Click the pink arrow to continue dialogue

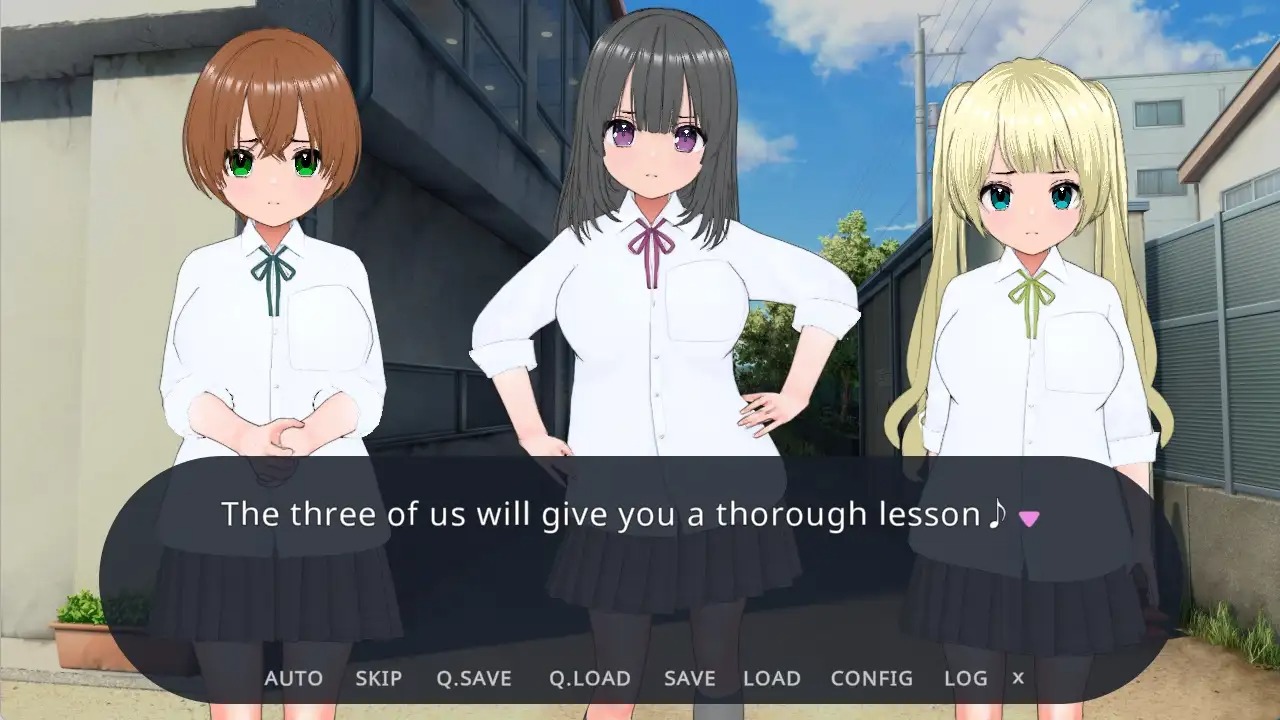coord(1028,517)
